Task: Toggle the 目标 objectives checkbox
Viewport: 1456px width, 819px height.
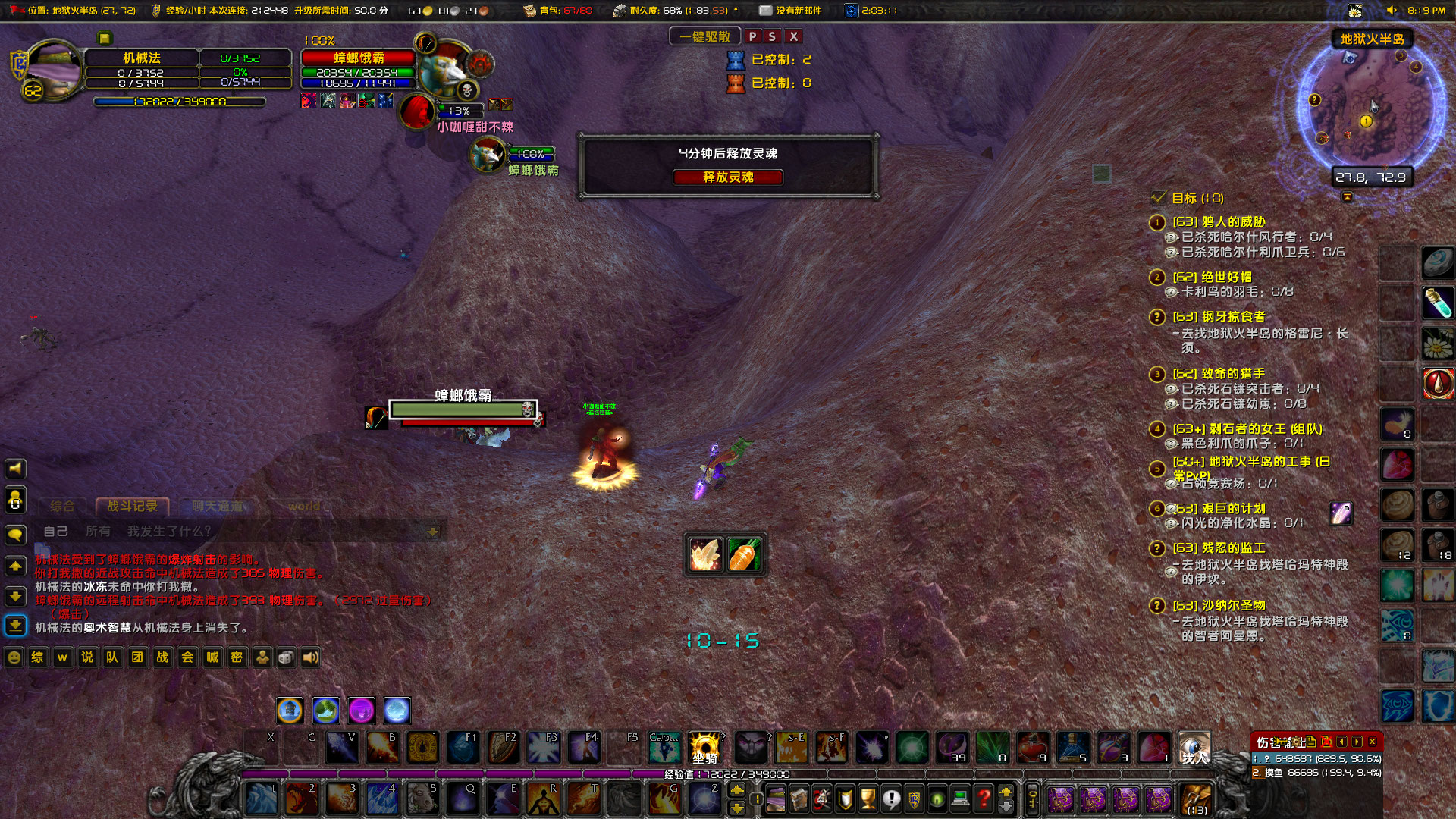Action: [x=1158, y=197]
